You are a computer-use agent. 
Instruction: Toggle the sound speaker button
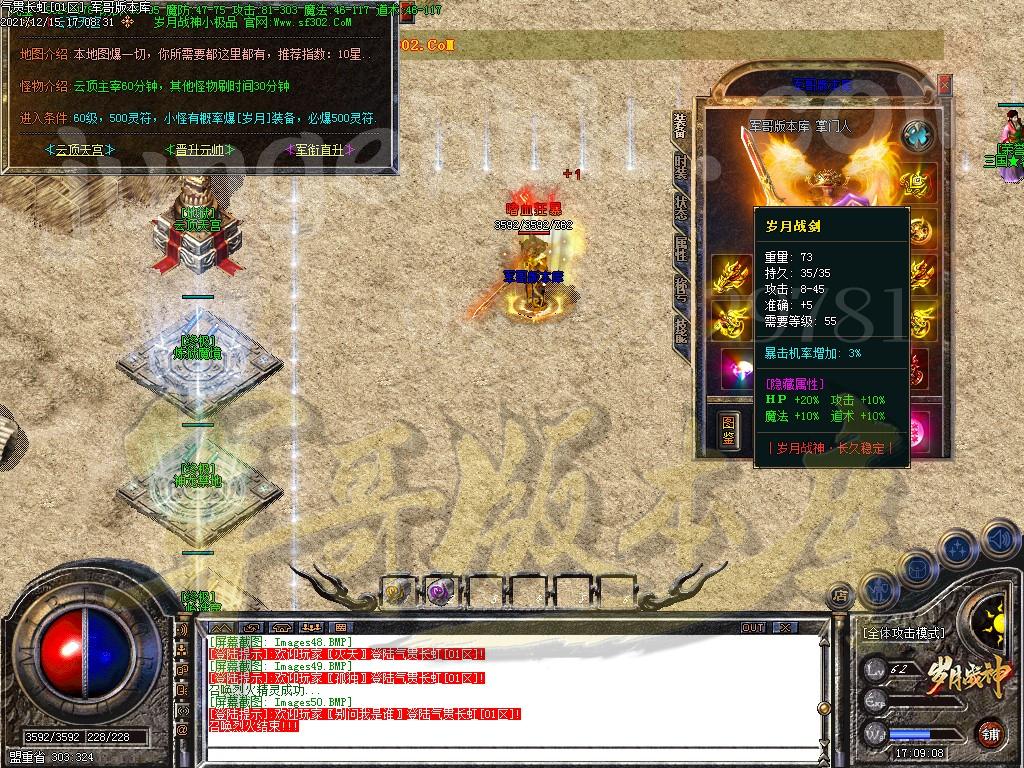tap(999, 540)
